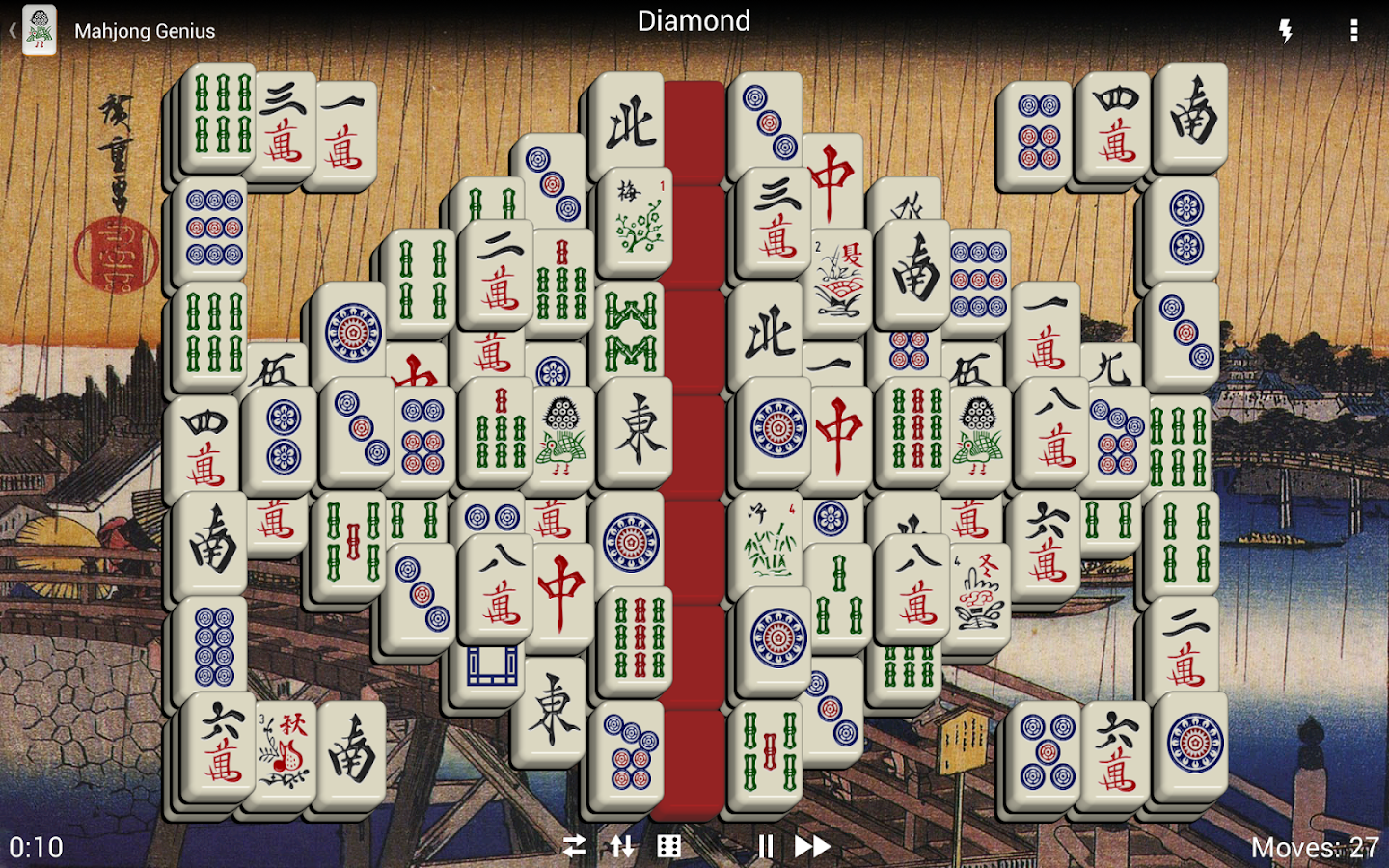Viewport: 1389px width, 868px height.
Task: Tap the dice icon to start new game
Action: pyautogui.click(x=667, y=846)
